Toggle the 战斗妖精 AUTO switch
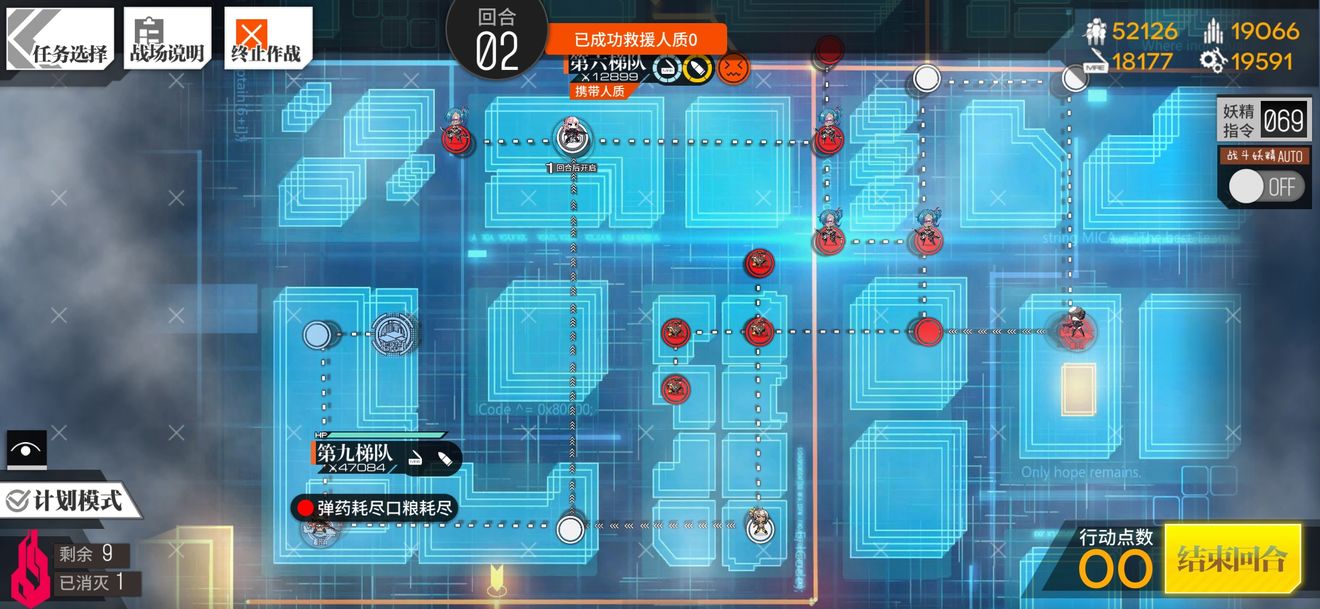This screenshot has width=1320, height=609. pyautogui.click(x=1267, y=186)
